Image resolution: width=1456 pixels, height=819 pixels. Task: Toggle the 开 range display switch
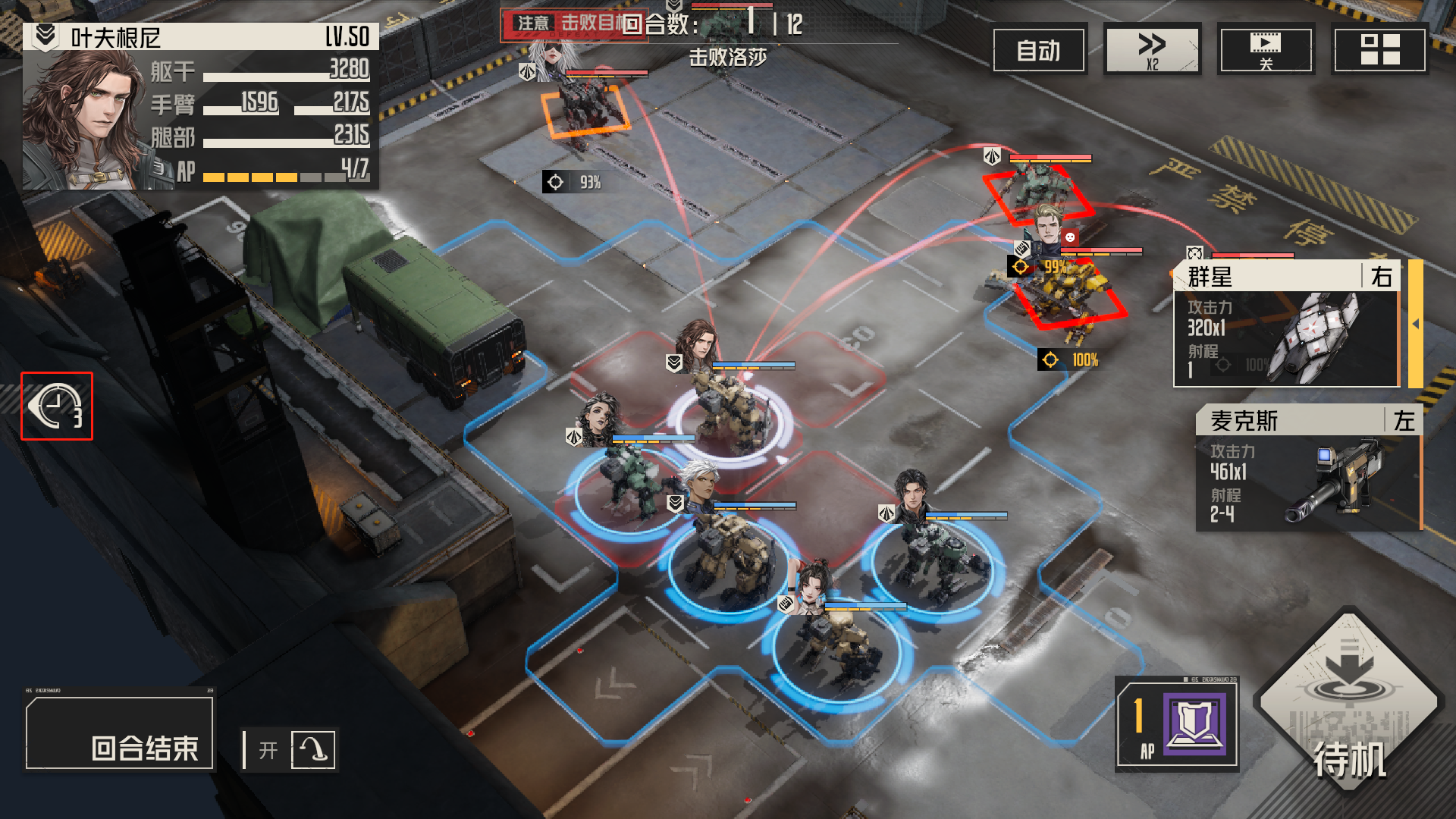pos(290,750)
